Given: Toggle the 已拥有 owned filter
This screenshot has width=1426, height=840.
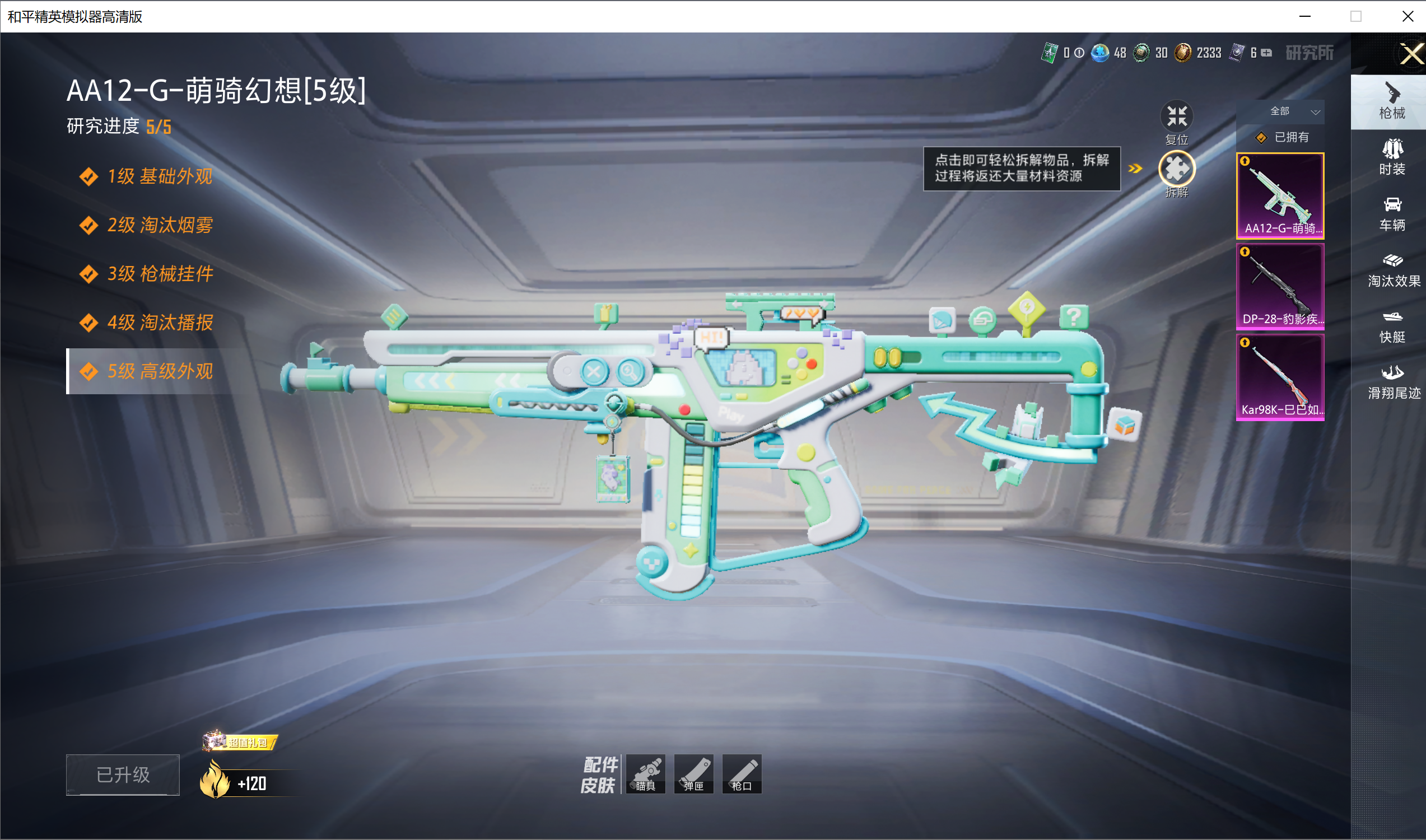Looking at the screenshot, I should (1282, 138).
